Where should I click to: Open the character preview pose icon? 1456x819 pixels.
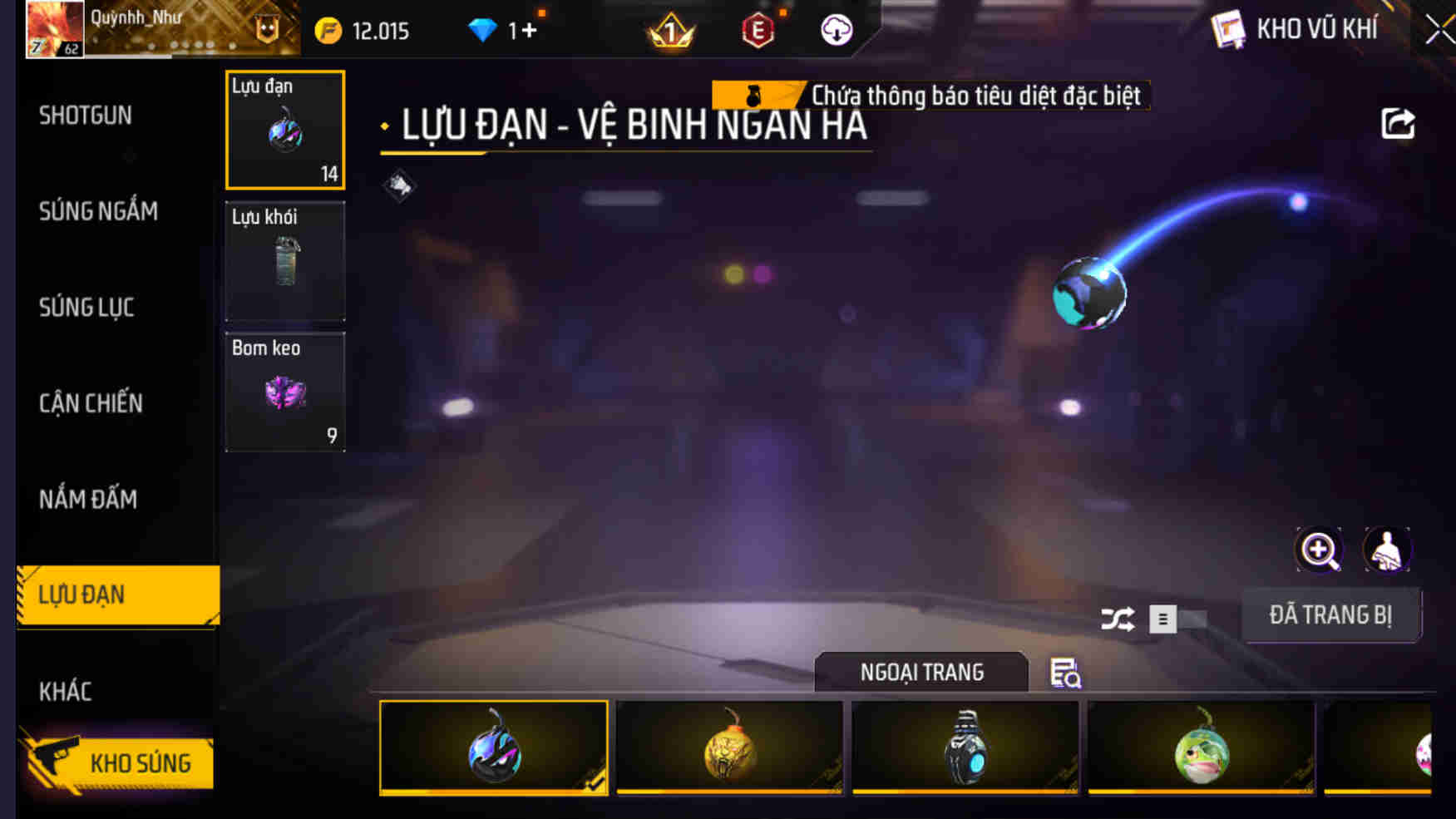(x=1387, y=550)
